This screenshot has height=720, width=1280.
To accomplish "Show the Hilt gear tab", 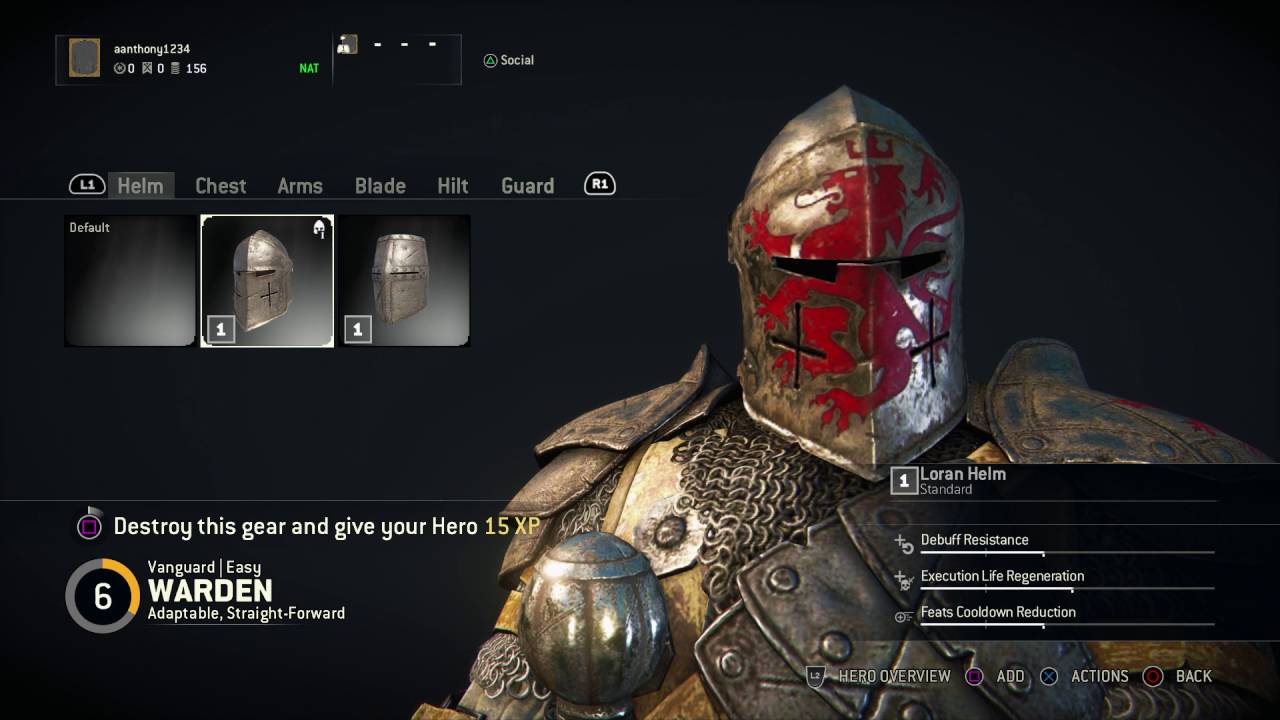I will (x=452, y=186).
